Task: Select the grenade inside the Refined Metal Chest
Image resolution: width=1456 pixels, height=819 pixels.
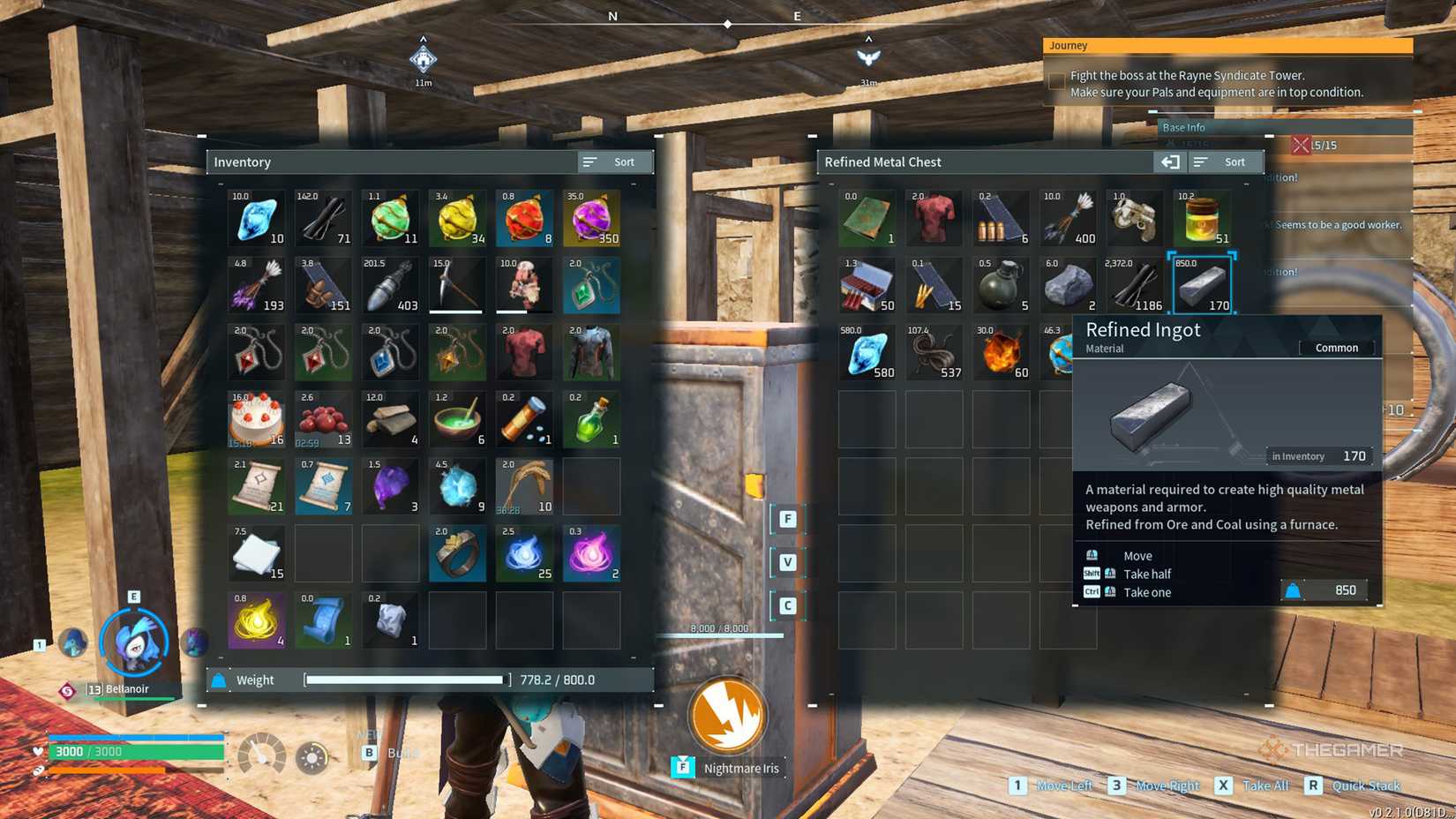Action: coord(1002,284)
